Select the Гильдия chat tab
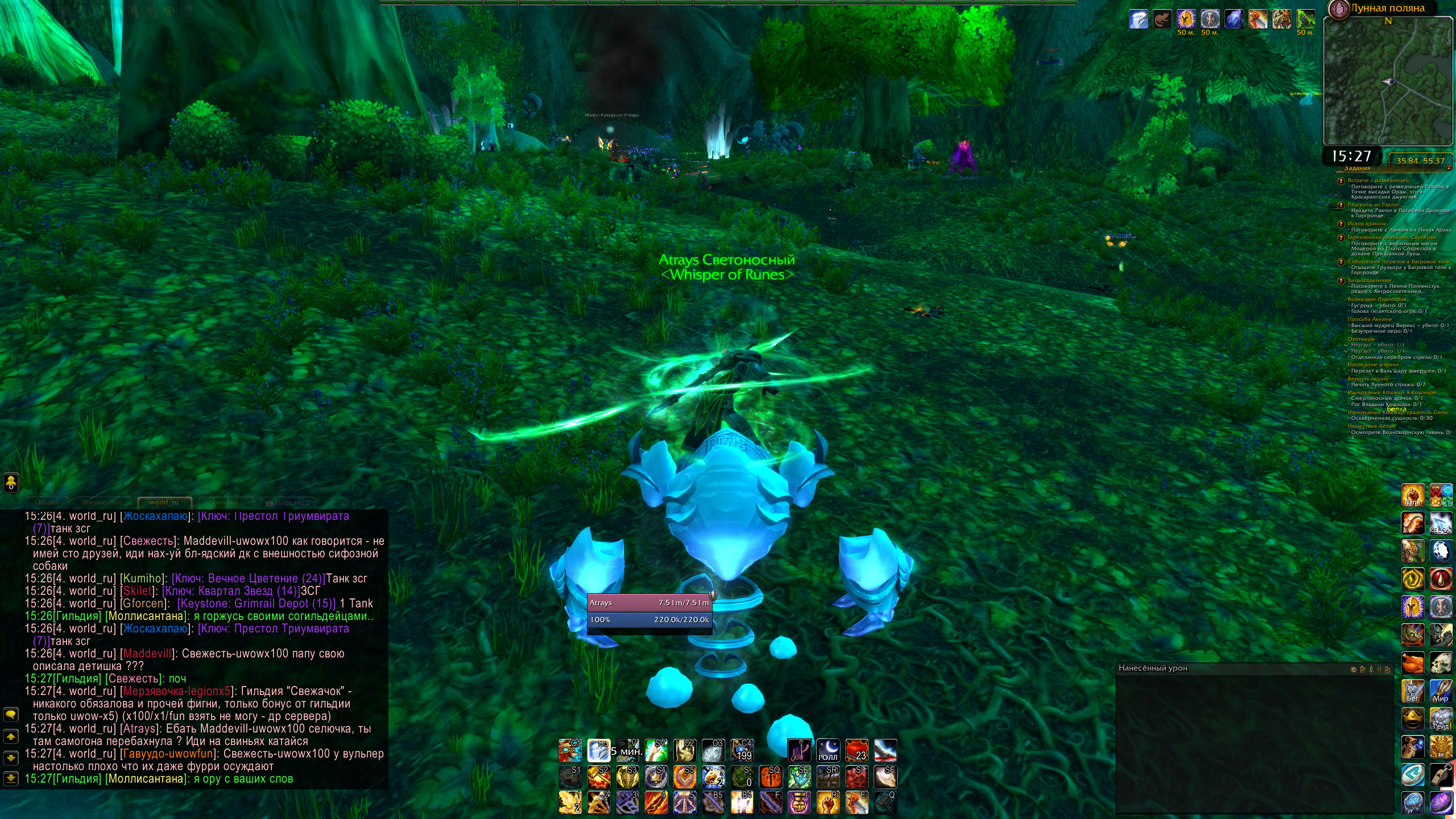This screenshot has height=819, width=1456. (225, 502)
